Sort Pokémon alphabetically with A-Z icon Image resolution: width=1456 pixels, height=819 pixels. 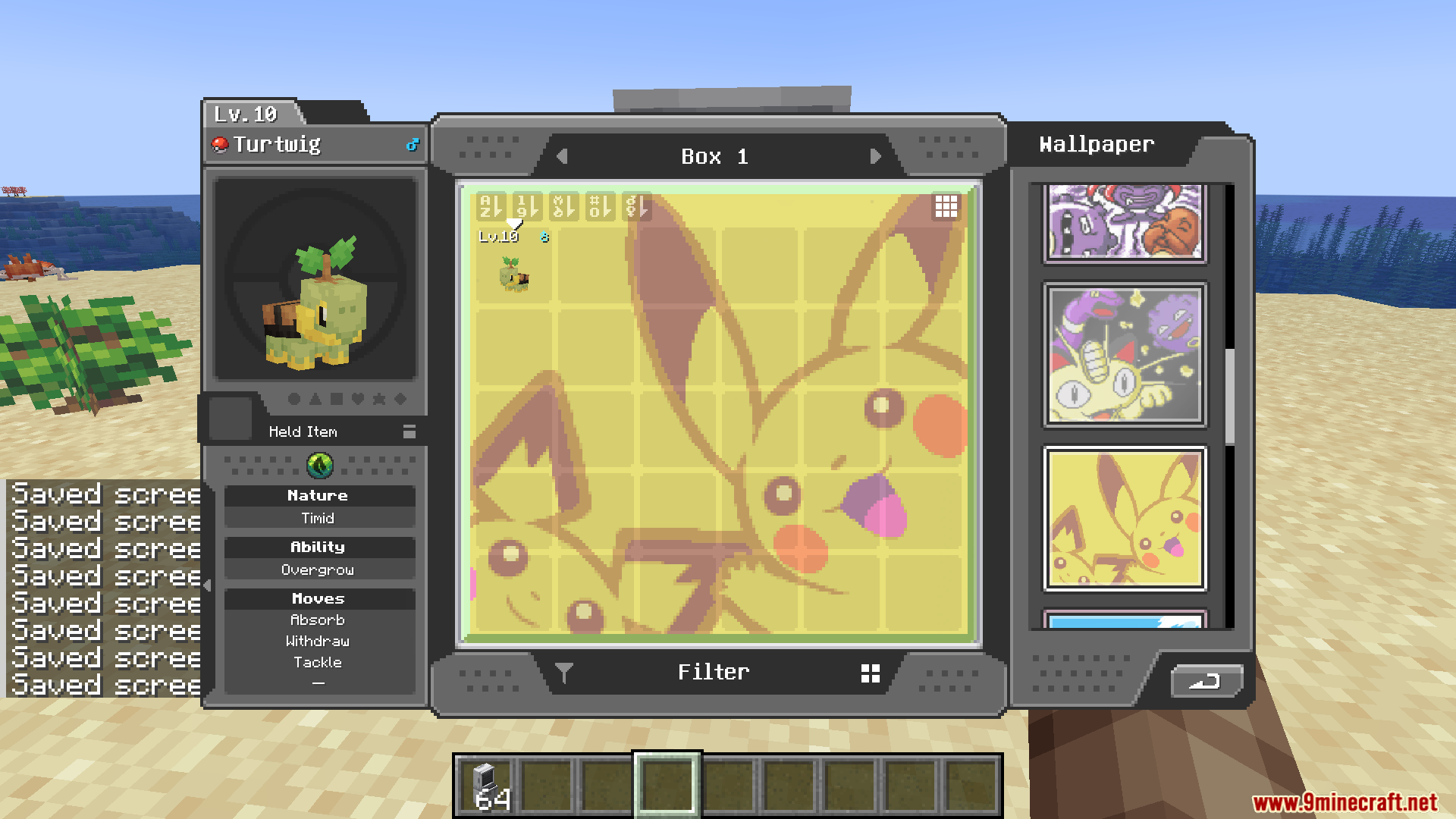pyautogui.click(x=491, y=206)
